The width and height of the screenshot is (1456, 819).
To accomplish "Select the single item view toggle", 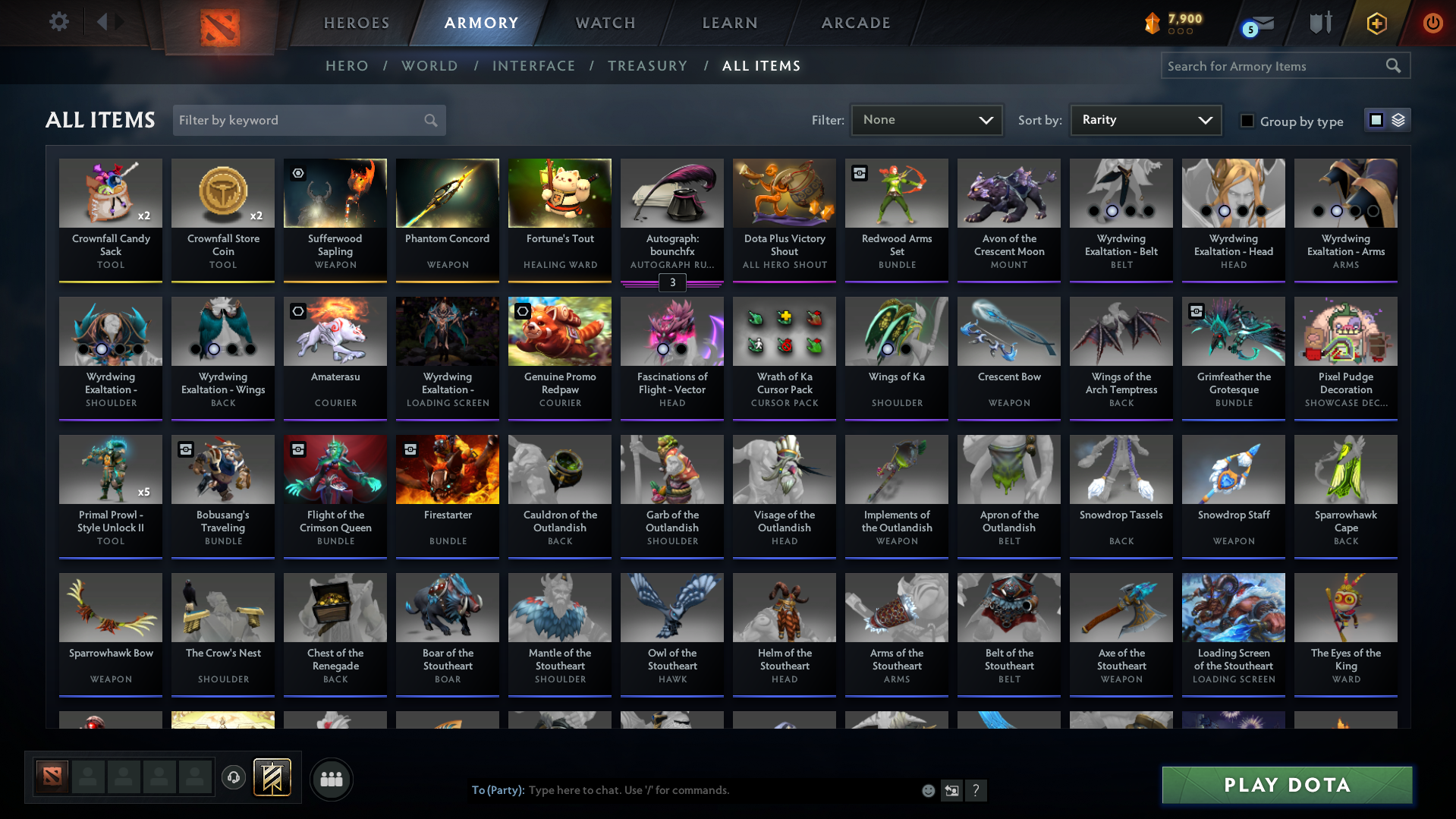I will pyautogui.click(x=1376, y=119).
